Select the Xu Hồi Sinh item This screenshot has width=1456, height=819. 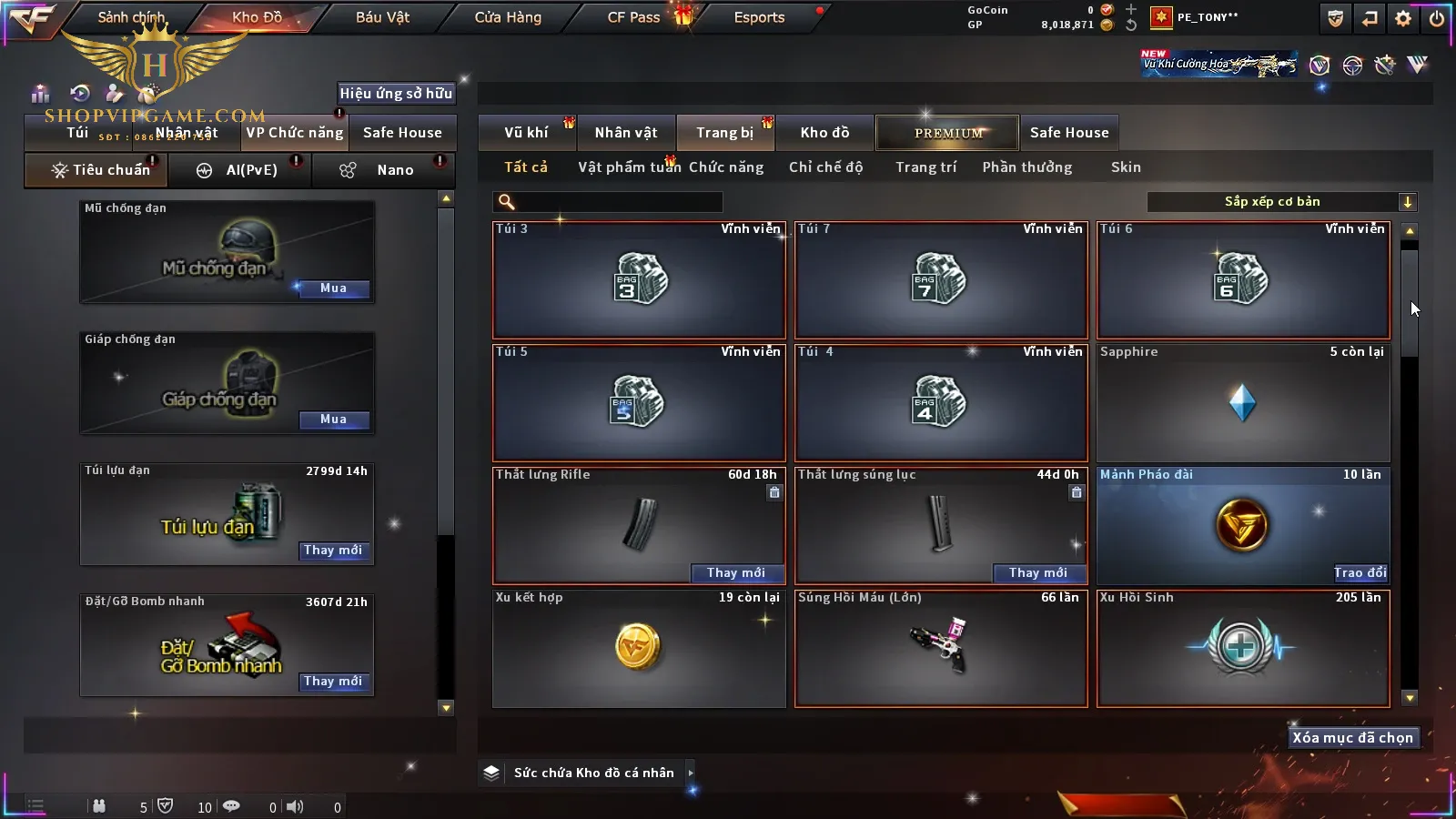point(1243,648)
